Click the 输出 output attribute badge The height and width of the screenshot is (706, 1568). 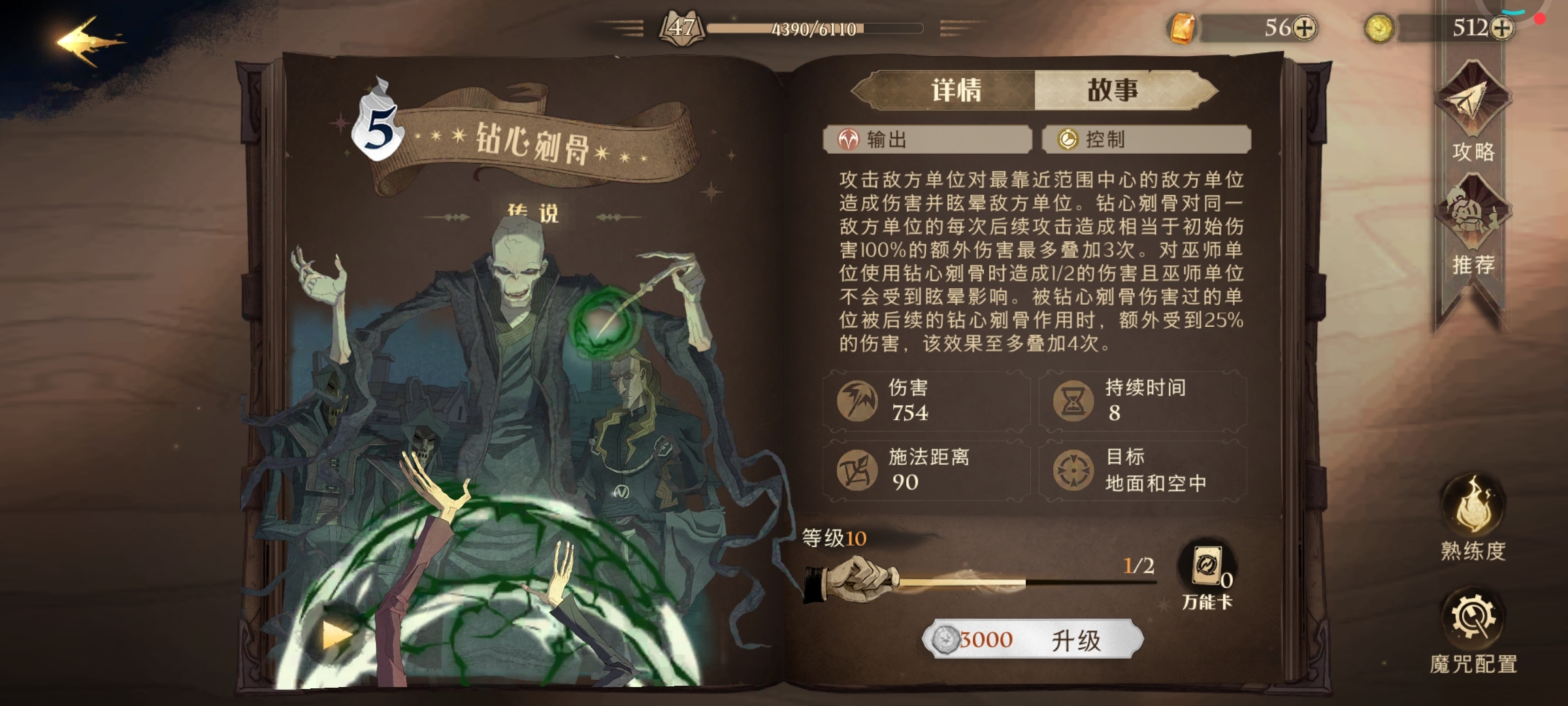tap(927, 139)
